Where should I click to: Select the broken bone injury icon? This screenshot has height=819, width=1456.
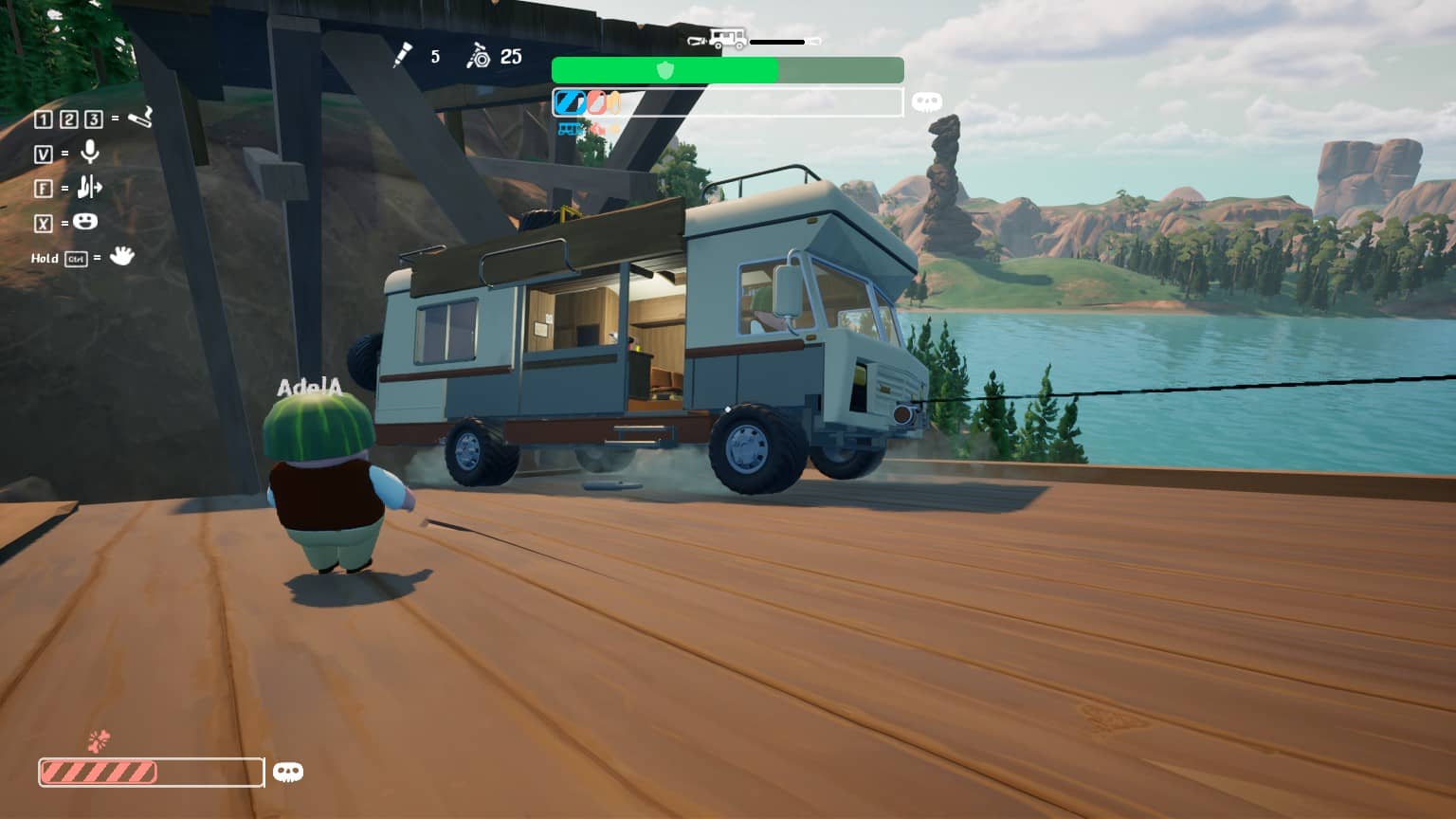(x=99, y=739)
